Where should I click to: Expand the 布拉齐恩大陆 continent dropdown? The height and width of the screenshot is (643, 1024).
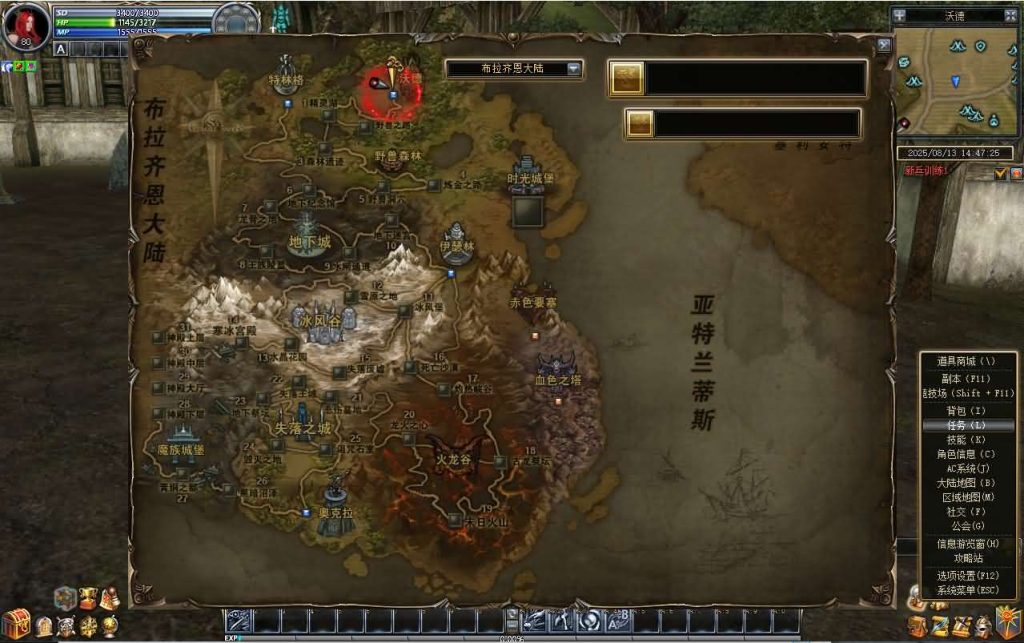[x=574, y=69]
